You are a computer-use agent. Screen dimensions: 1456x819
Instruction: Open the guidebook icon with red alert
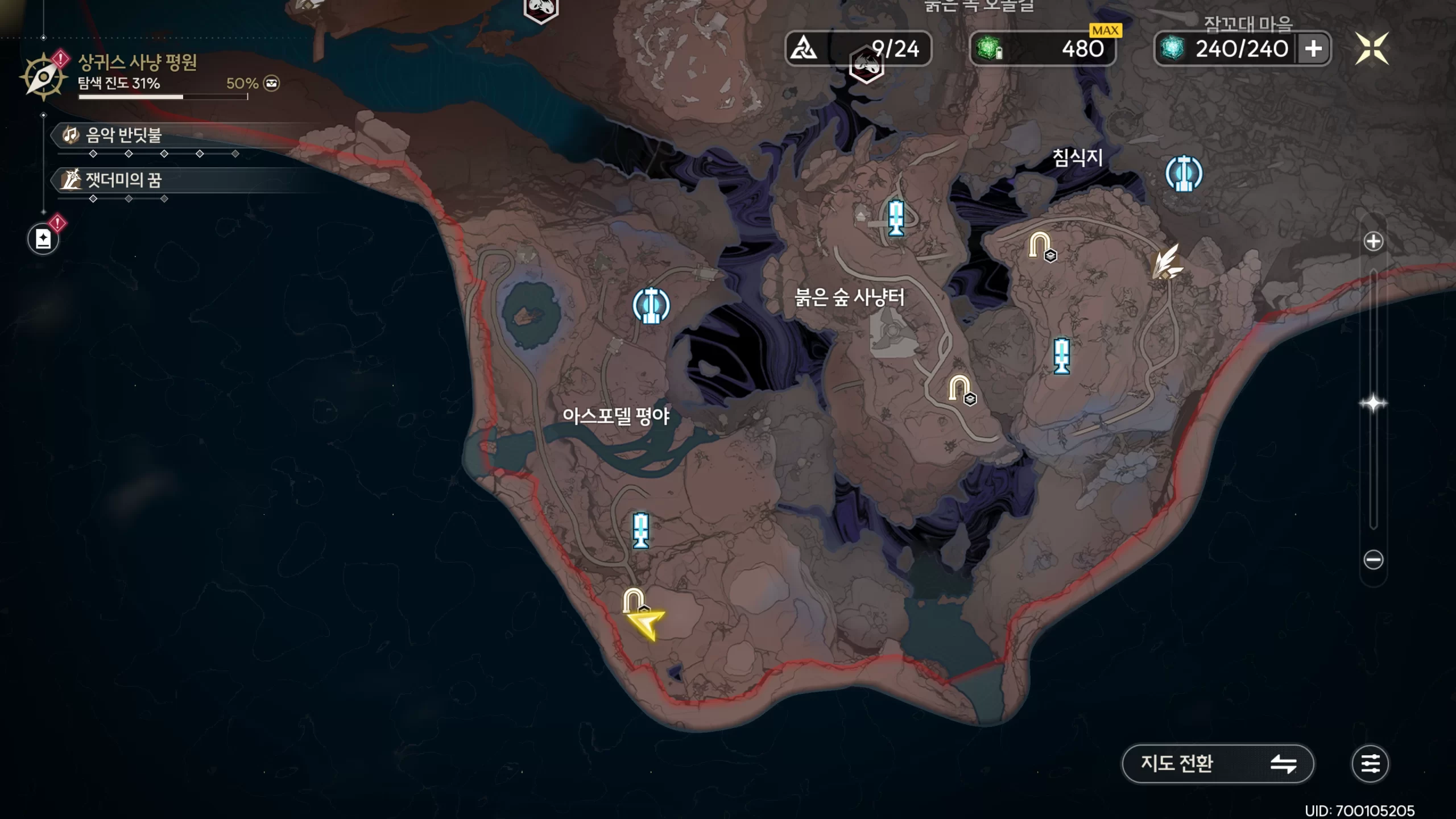tap(43, 239)
